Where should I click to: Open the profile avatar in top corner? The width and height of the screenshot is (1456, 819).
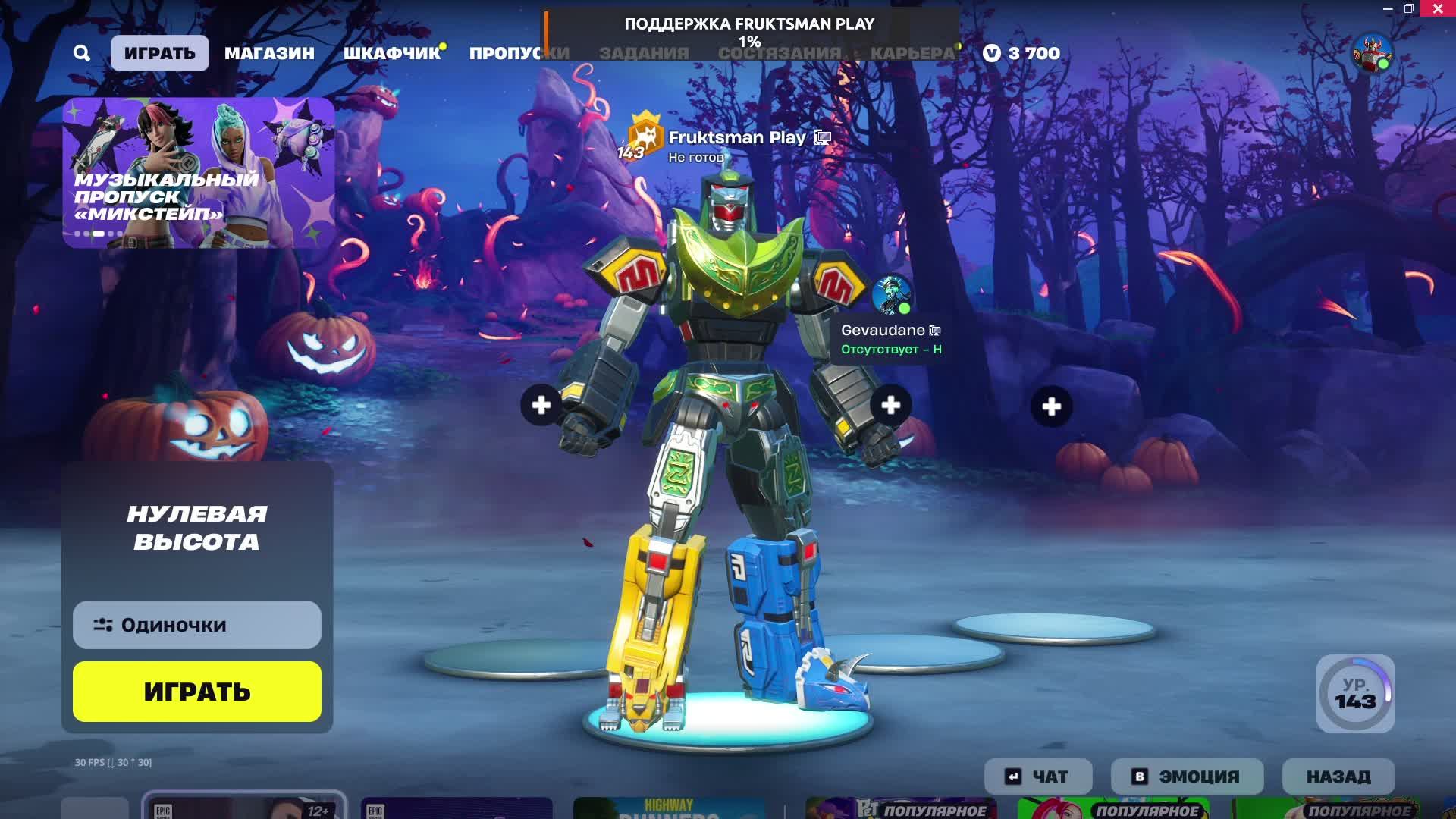pos(1372,53)
